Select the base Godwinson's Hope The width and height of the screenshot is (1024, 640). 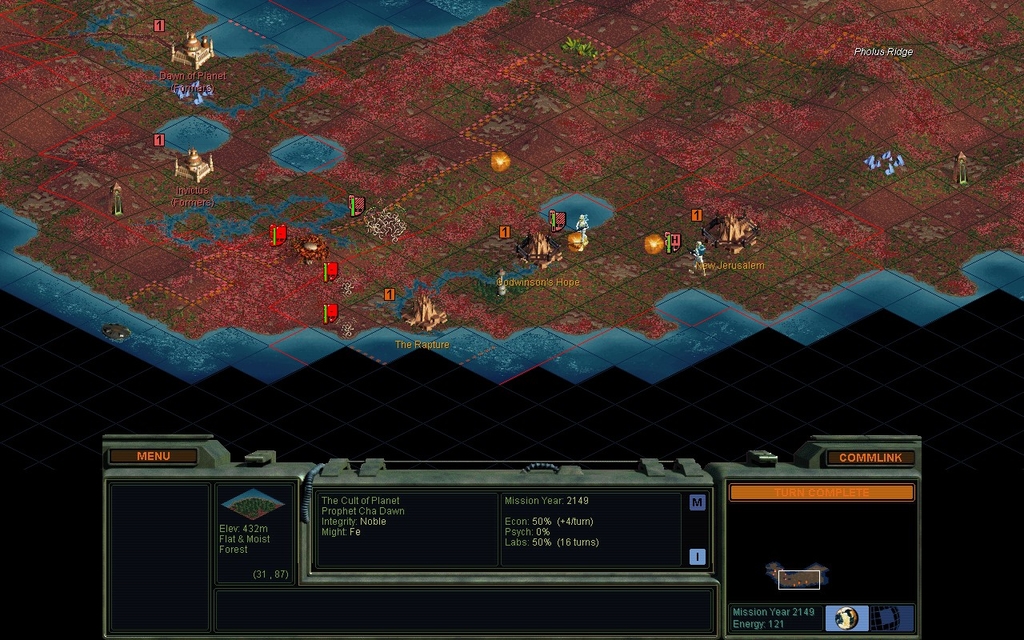click(537, 249)
